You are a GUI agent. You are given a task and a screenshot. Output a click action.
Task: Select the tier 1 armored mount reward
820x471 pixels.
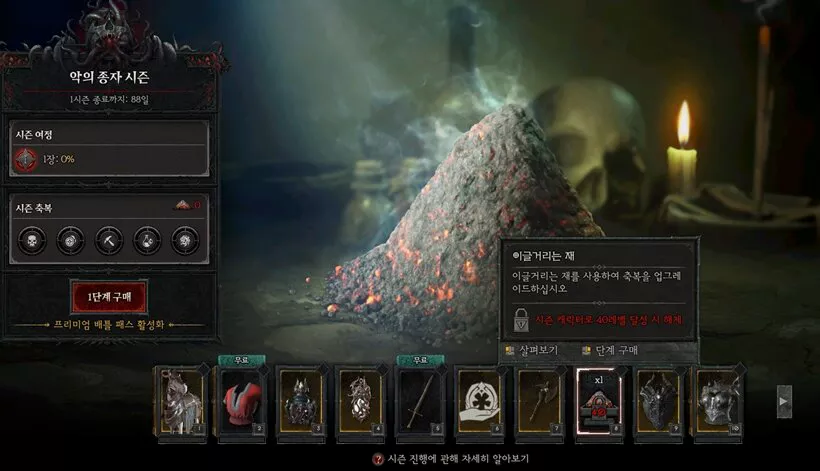[x=182, y=403]
